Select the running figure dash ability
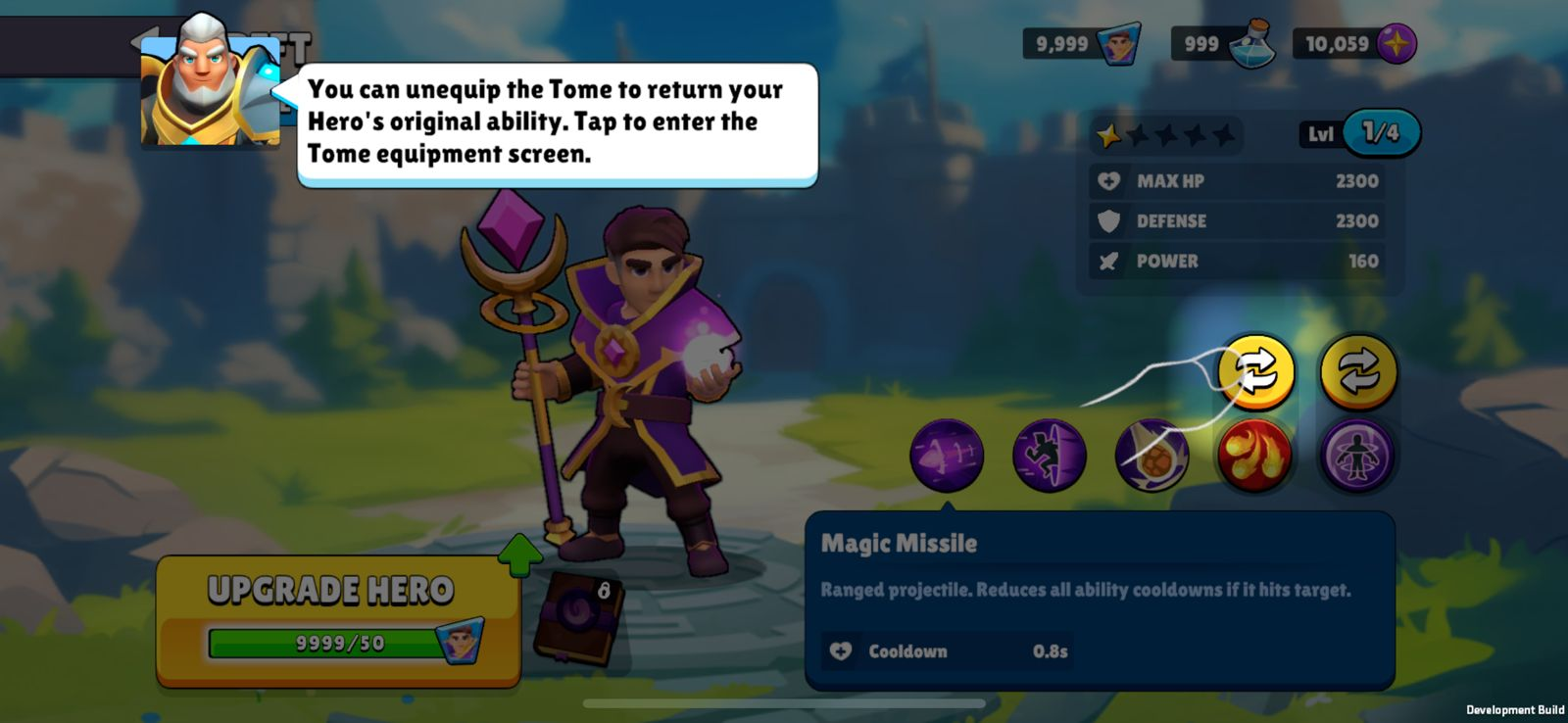The height and width of the screenshot is (723, 1568). 1049,456
